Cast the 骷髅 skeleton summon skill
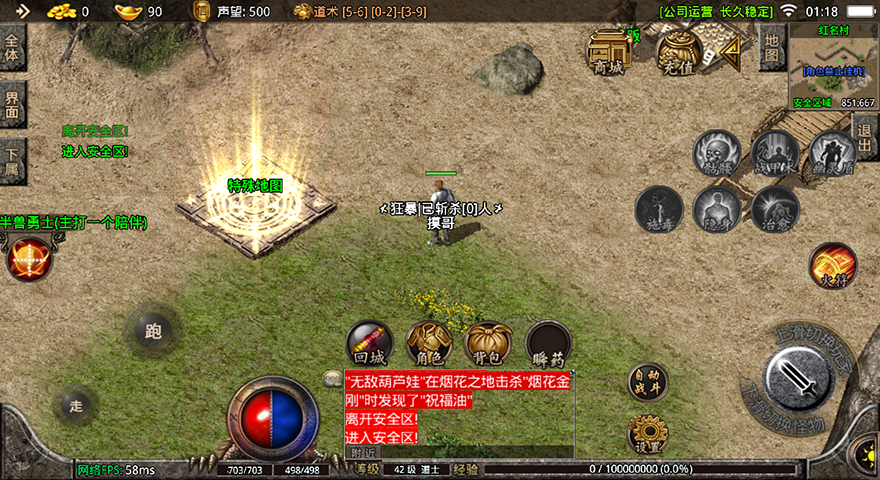 [x=717, y=154]
